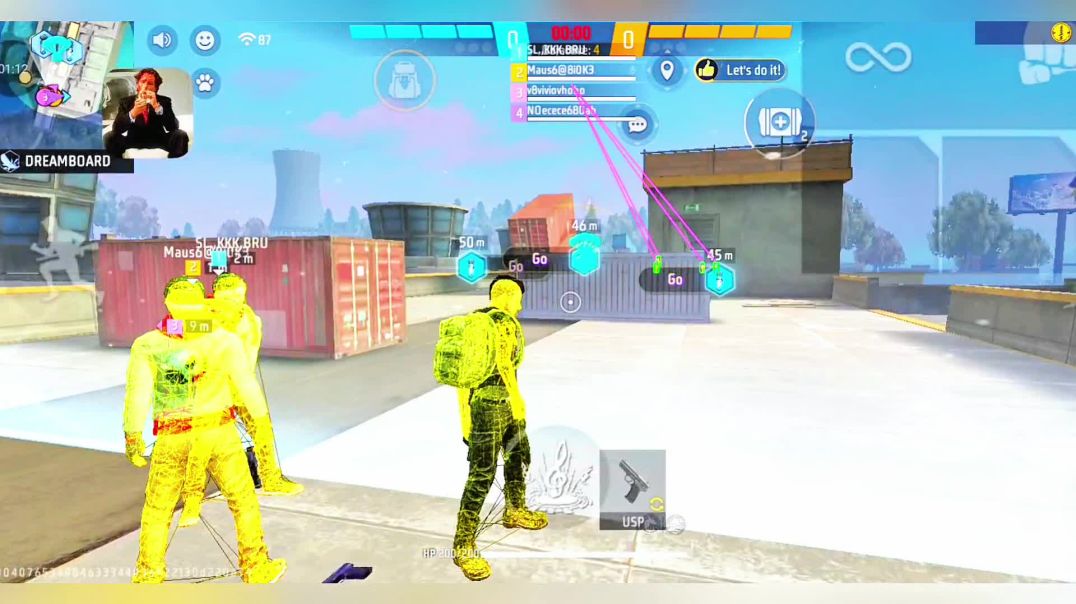Select teammate Maus6@8i0K3 in squad list
Screen dimensions: 1076x604
click(x=574, y=71)
